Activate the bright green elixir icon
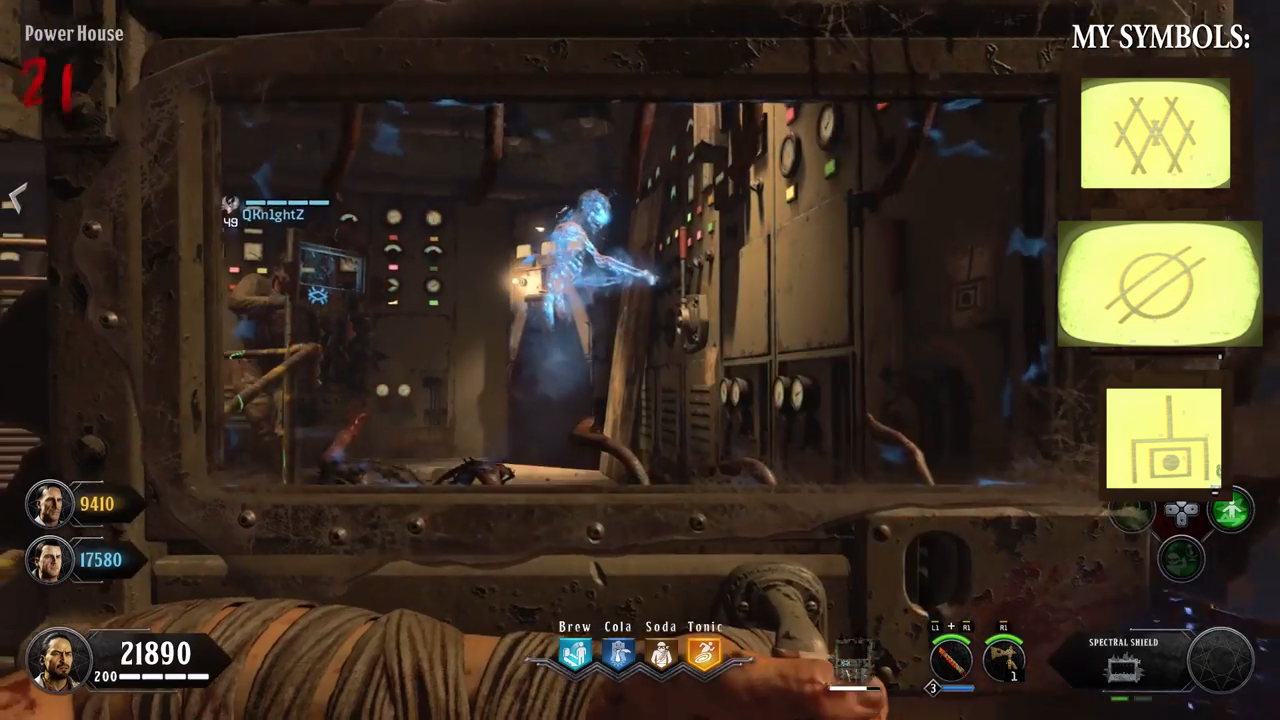 (1231, 512)
